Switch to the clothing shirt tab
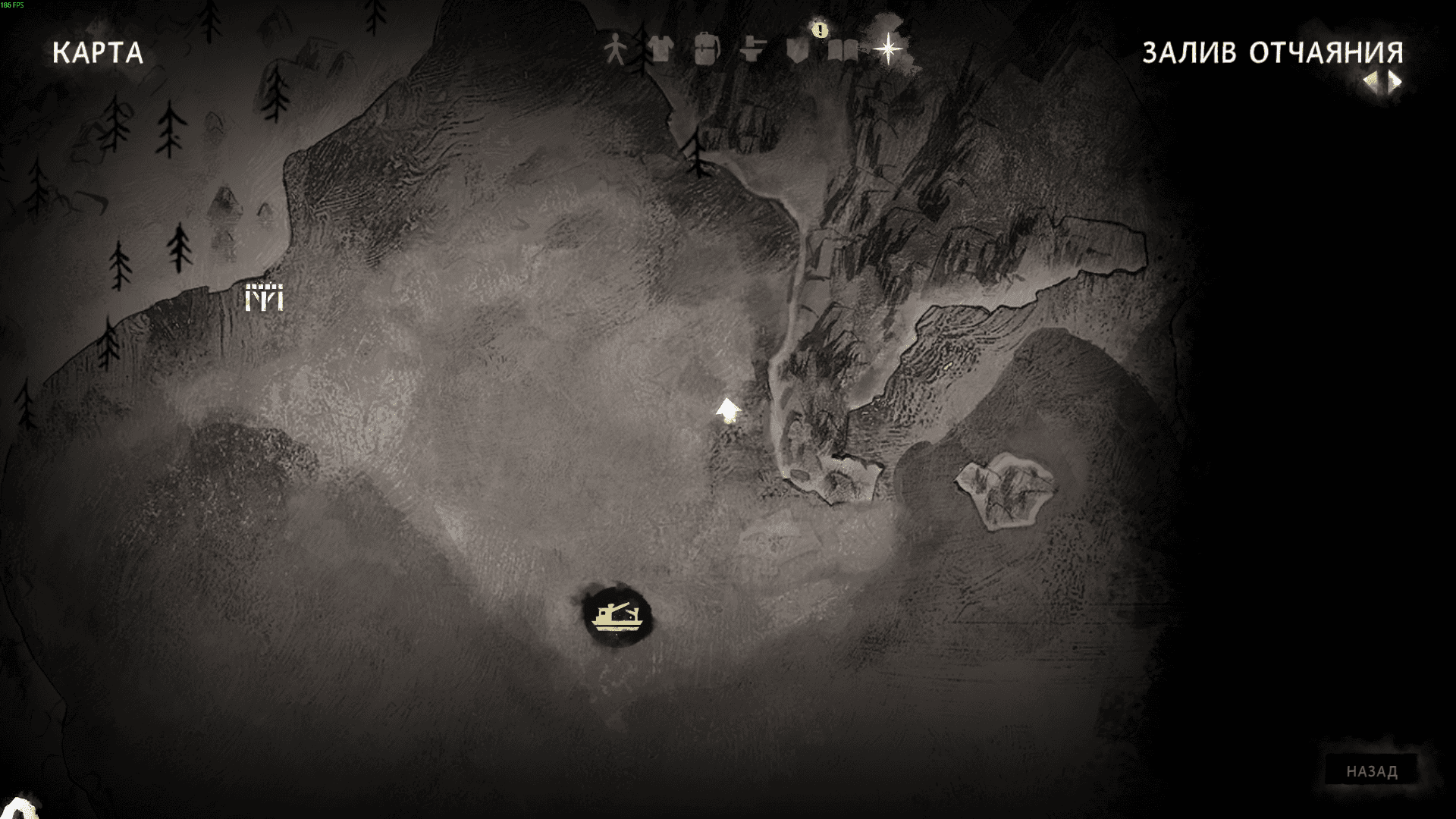This screenshot has height=819, width=1456. (x=661, y=50)
